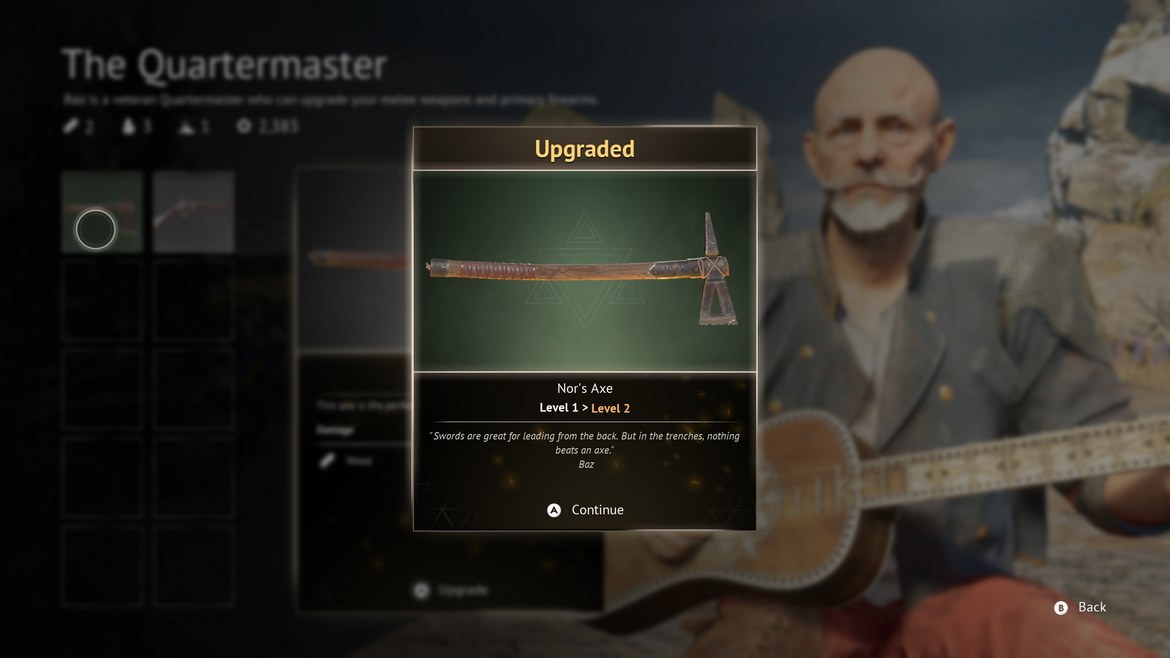
Task: Select the axe weapon slot
Action: 102,212
